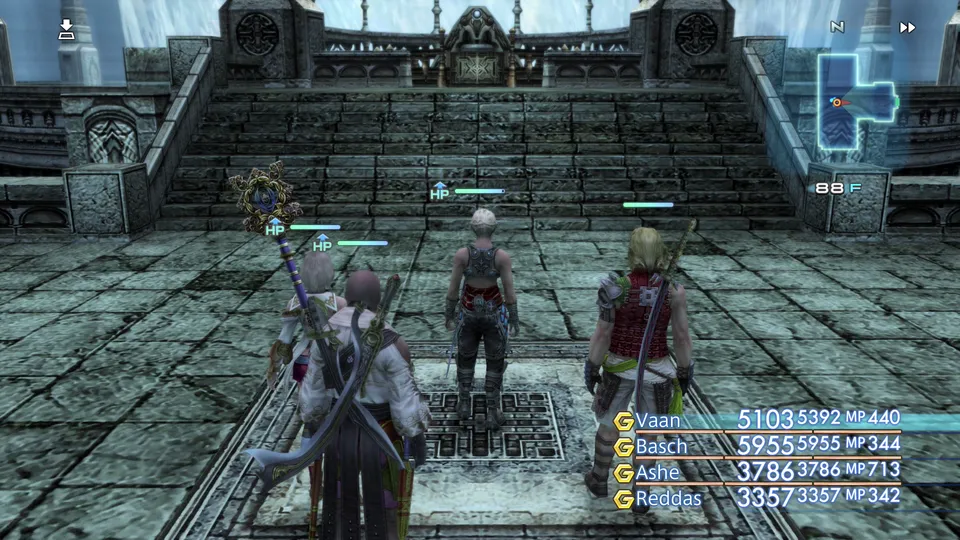Pick Reddas in the party list

667,497
